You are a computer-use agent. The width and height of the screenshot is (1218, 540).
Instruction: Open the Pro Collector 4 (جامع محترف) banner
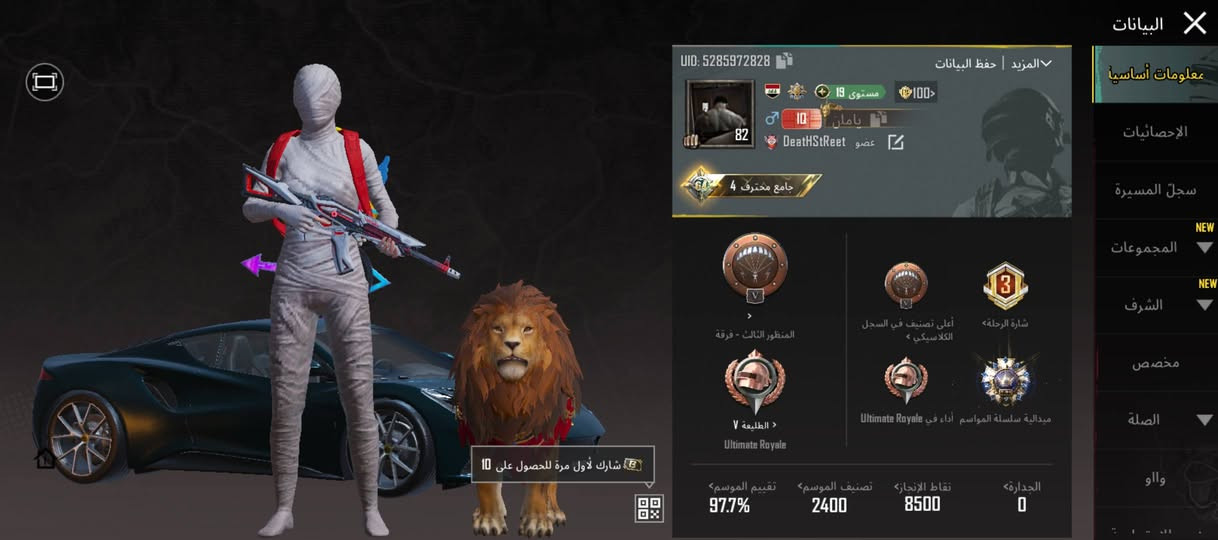click(750, 186)
